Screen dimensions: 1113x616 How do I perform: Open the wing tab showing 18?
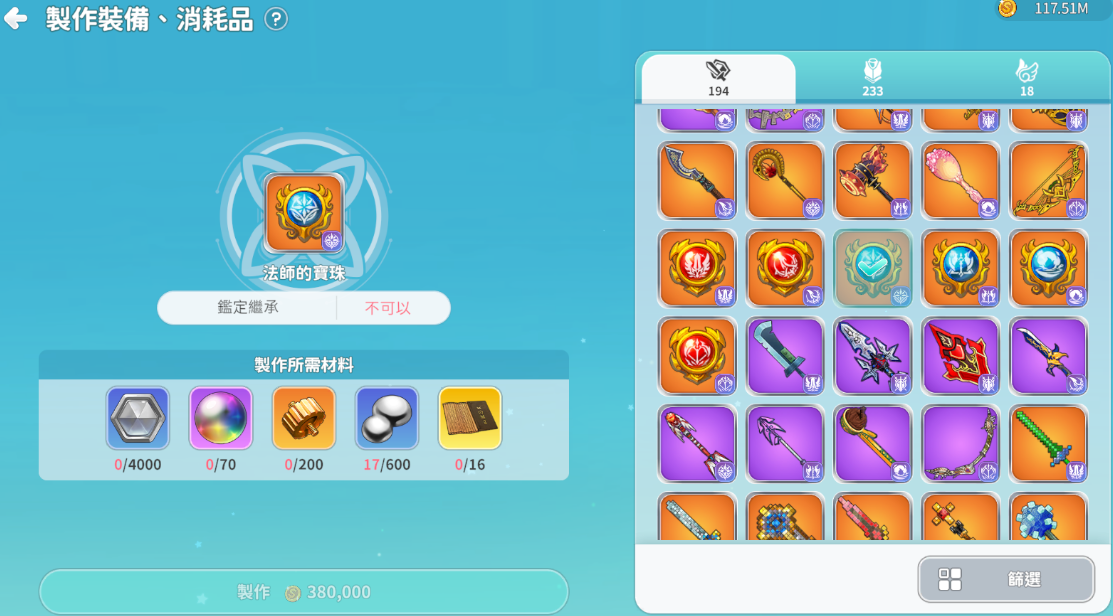pyautogui.click(x=1026, y=78)
